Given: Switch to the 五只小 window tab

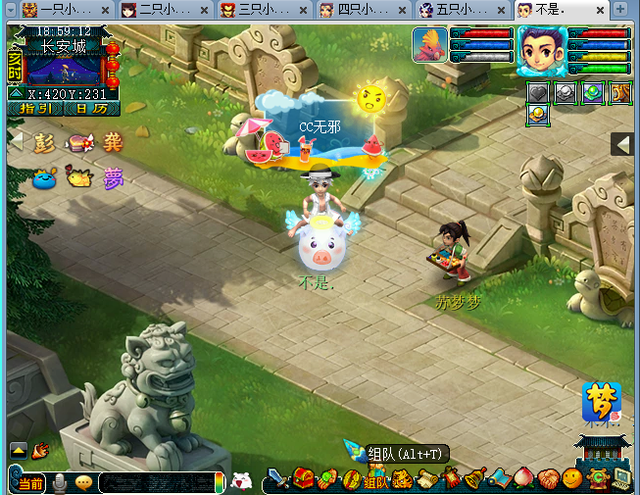Looking at the screenshot, I should [x=456, y=10].
